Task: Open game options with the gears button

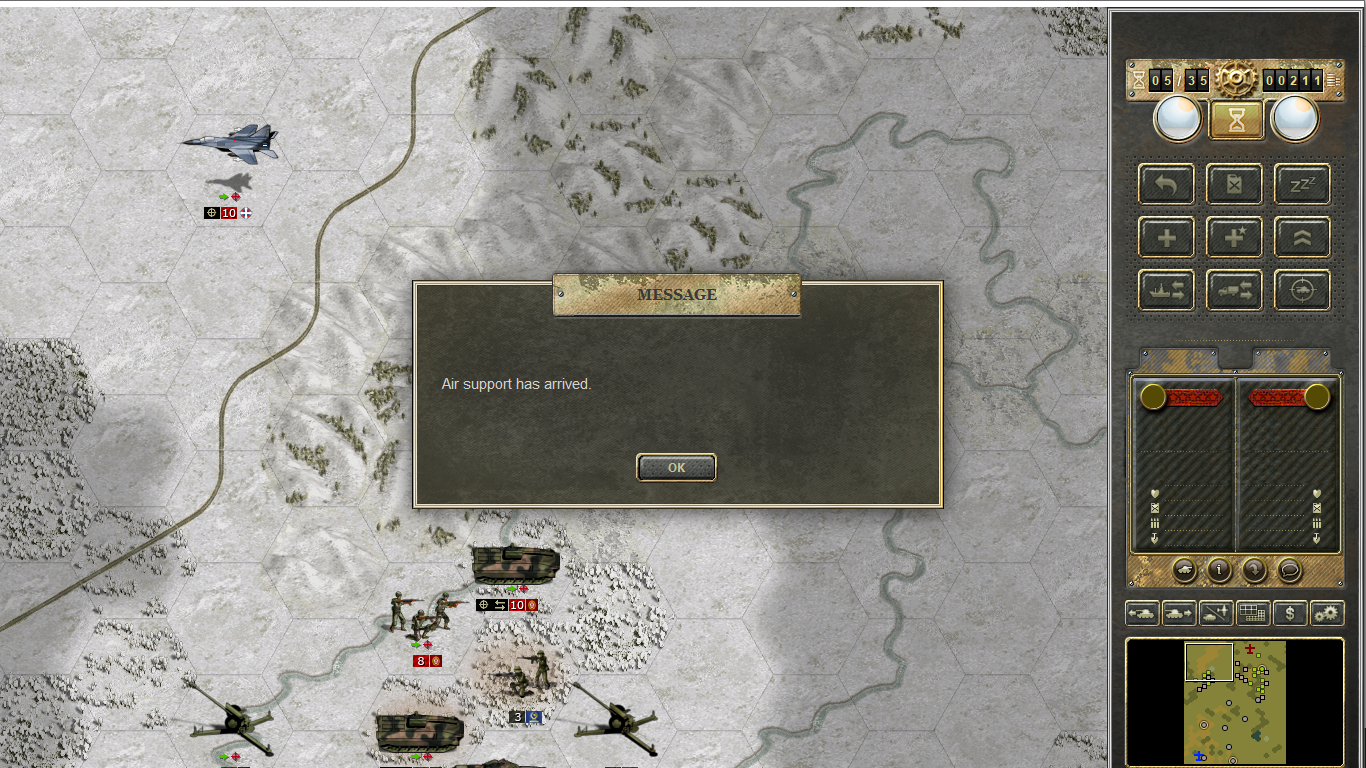Action: (1327, 613)
